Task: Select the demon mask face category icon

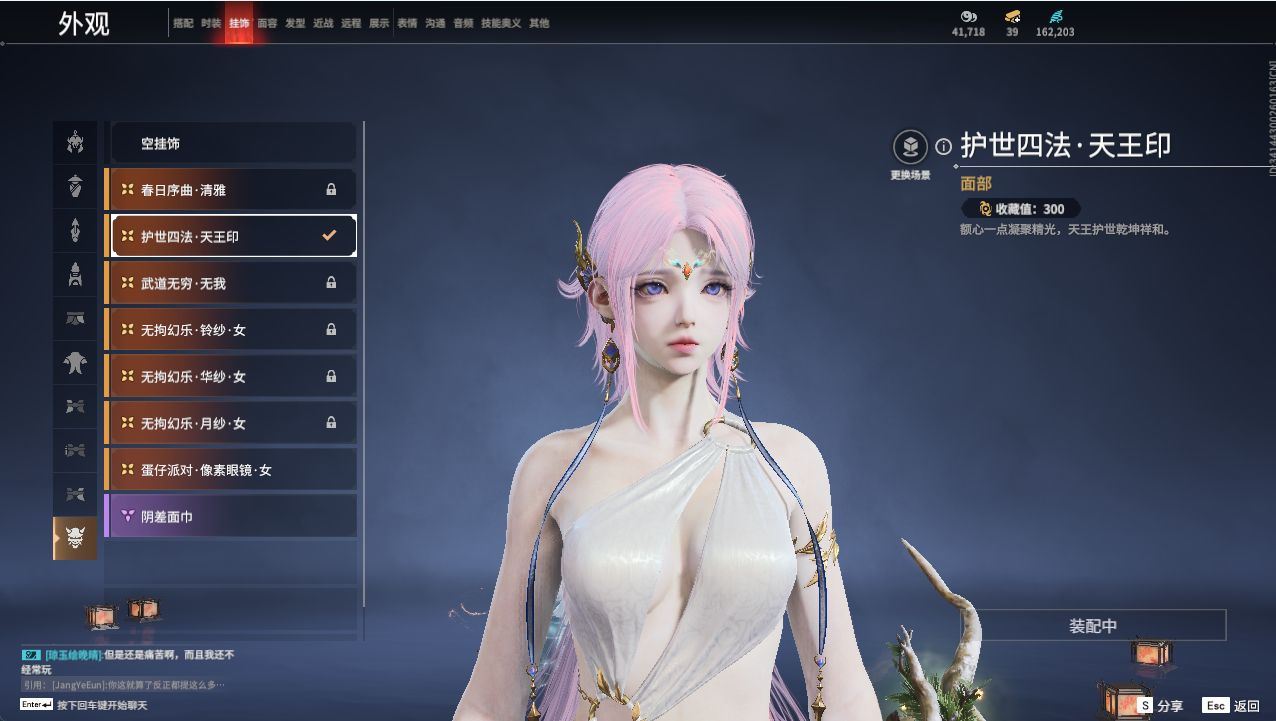Action: 75,538
